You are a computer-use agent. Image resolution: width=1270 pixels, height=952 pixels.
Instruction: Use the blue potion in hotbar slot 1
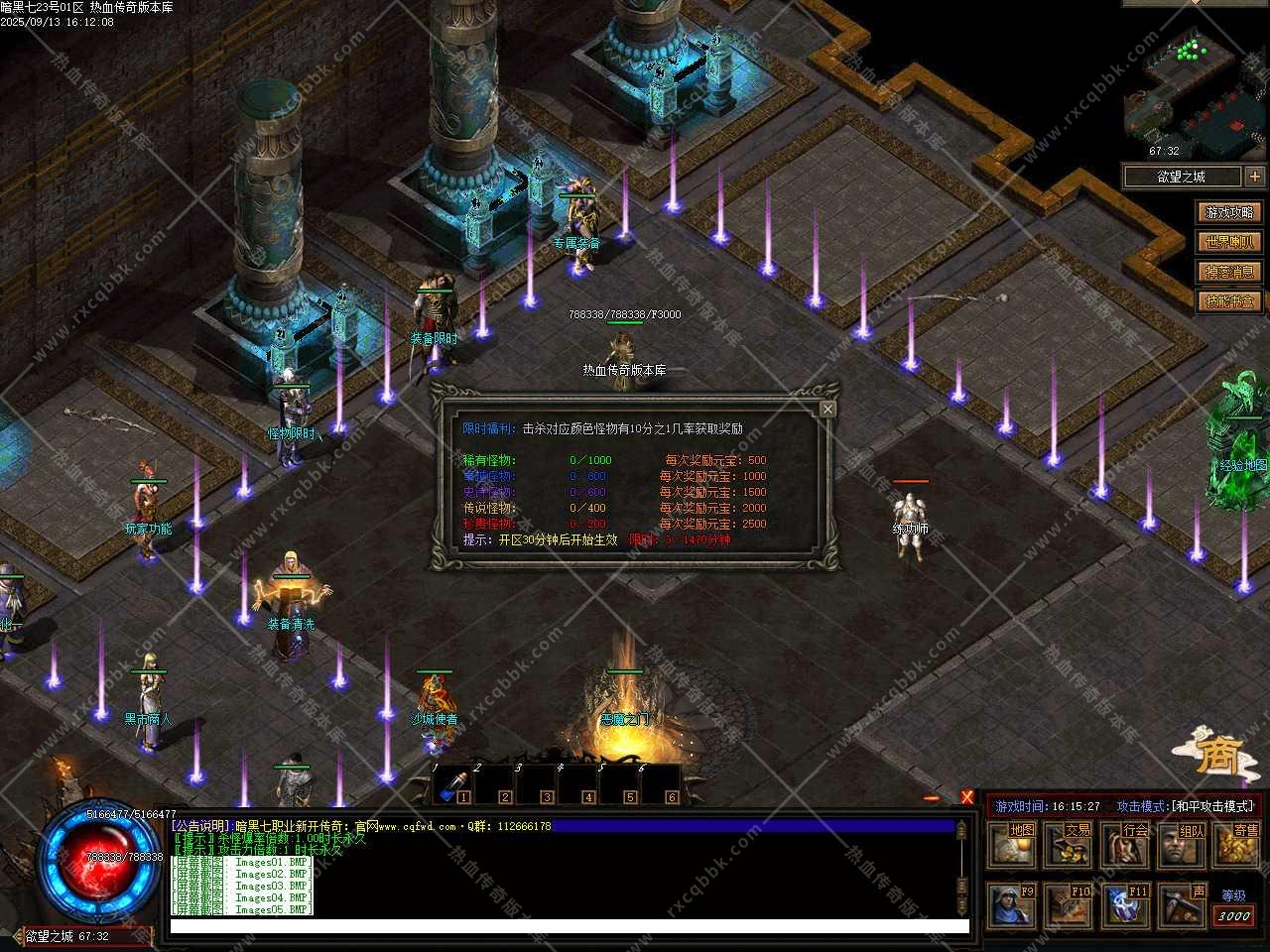453,784
